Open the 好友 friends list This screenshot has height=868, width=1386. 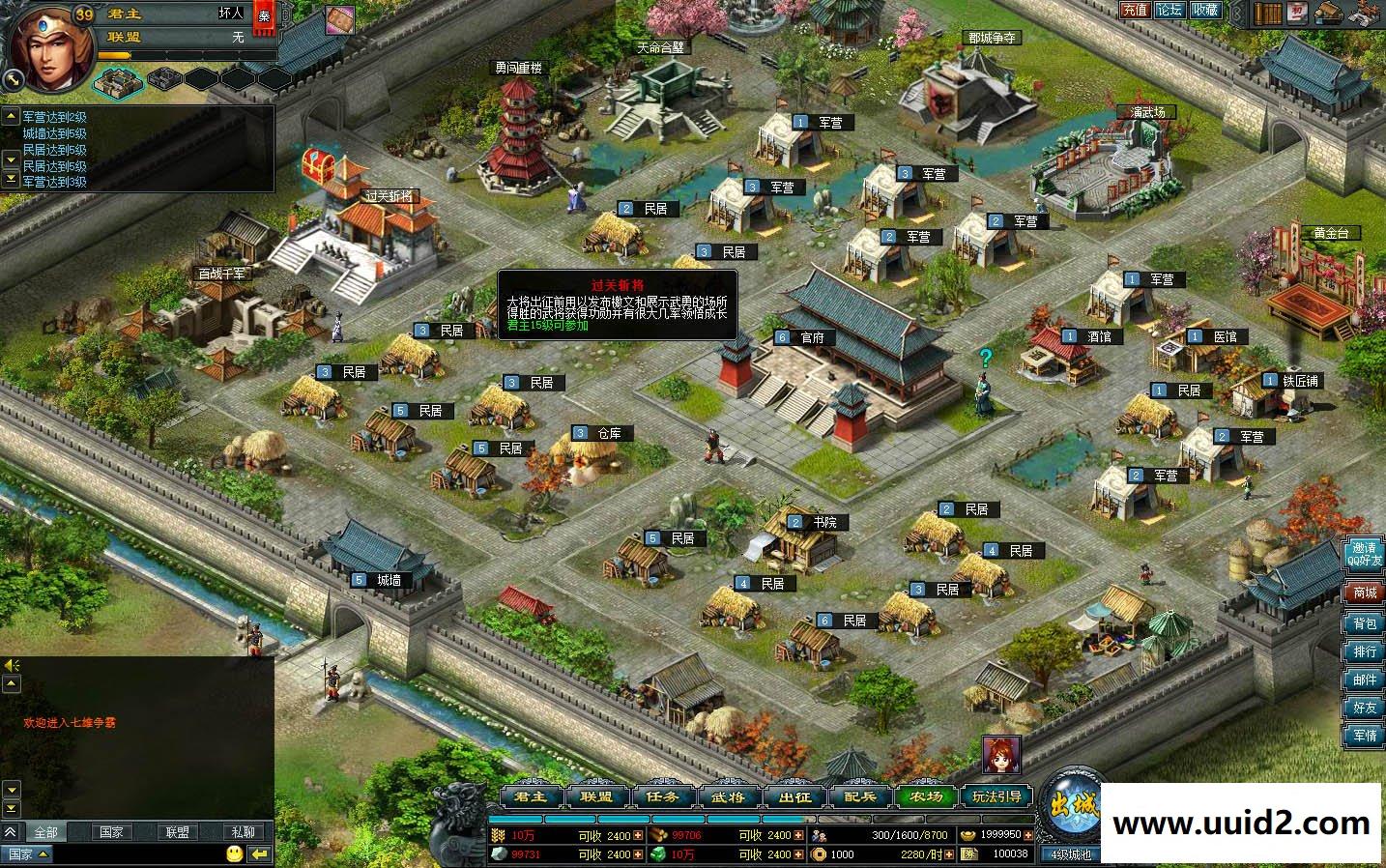click(x=1365, y=708)
